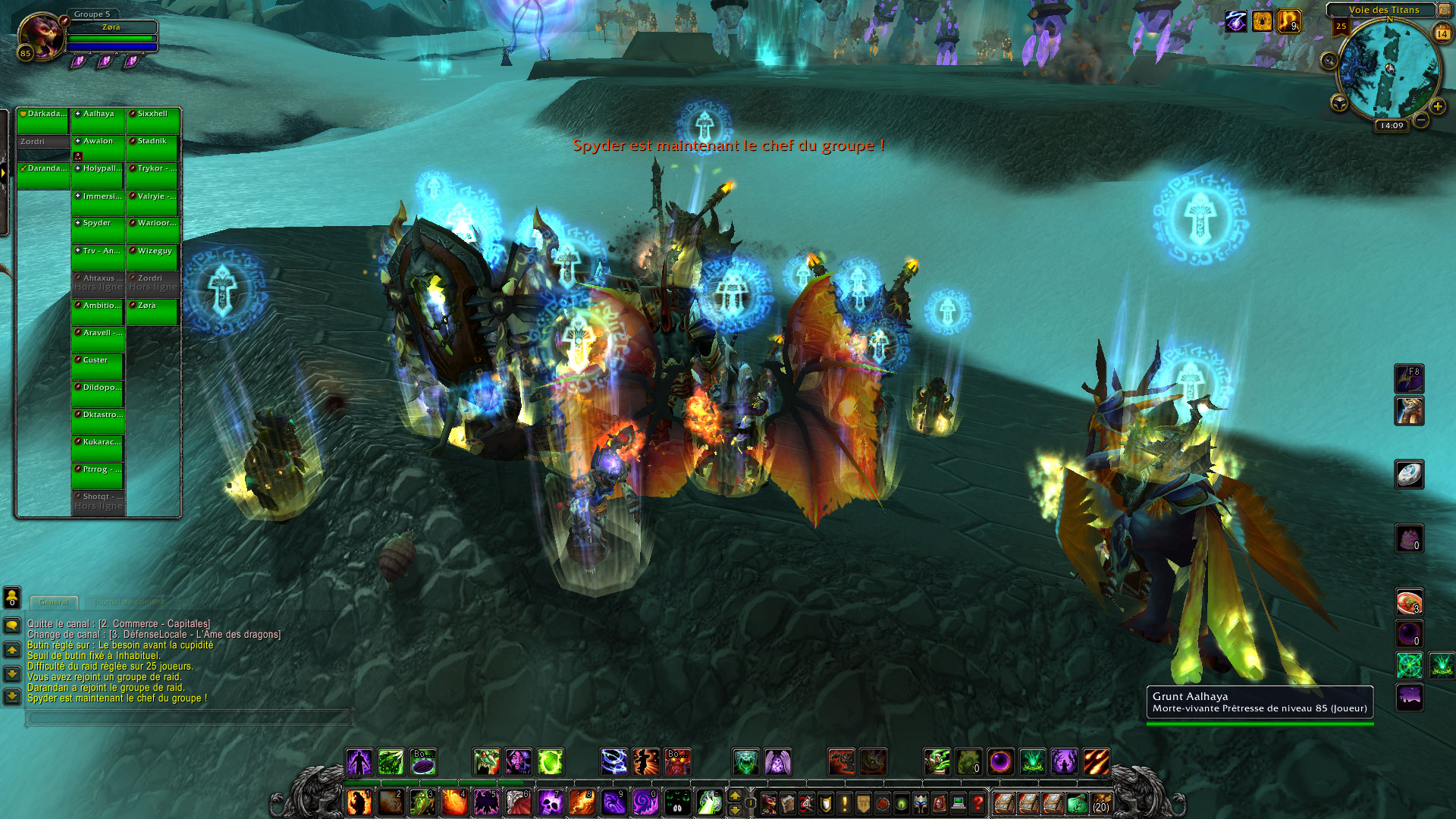Switch to the Journal de combat tab

[x=129, y=602]
